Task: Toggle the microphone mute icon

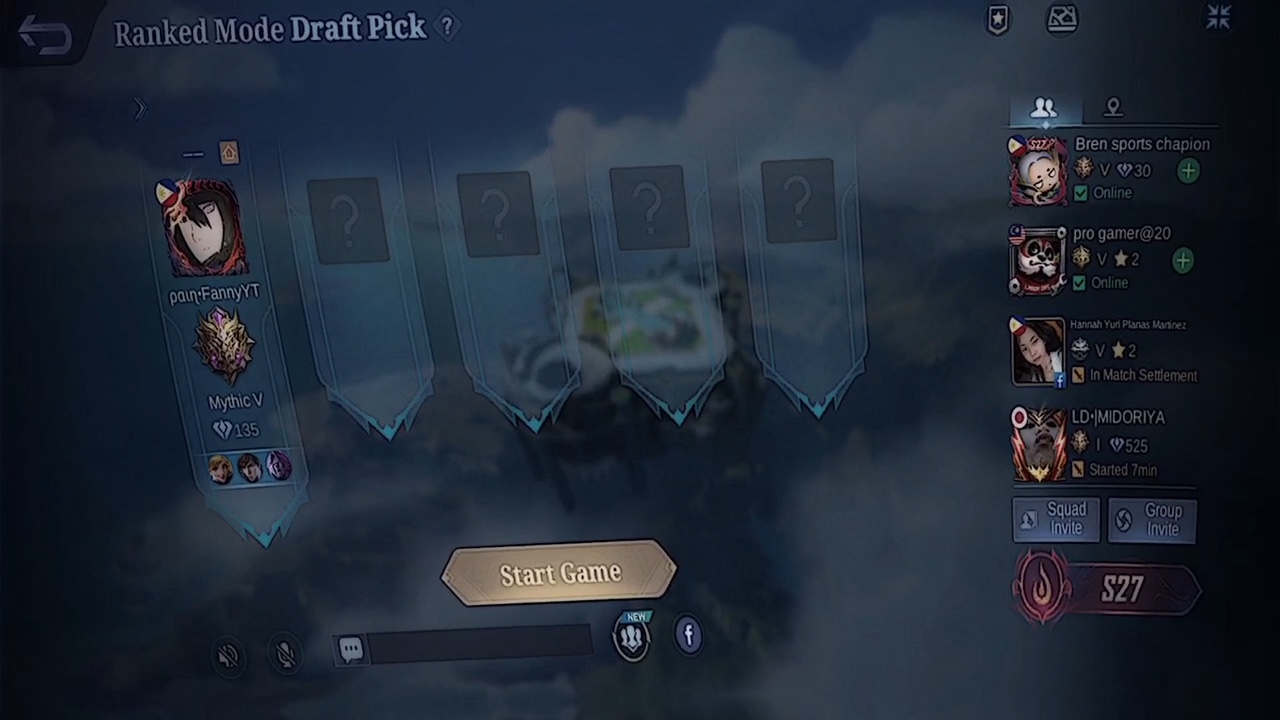Action: (x=286, y=654)
